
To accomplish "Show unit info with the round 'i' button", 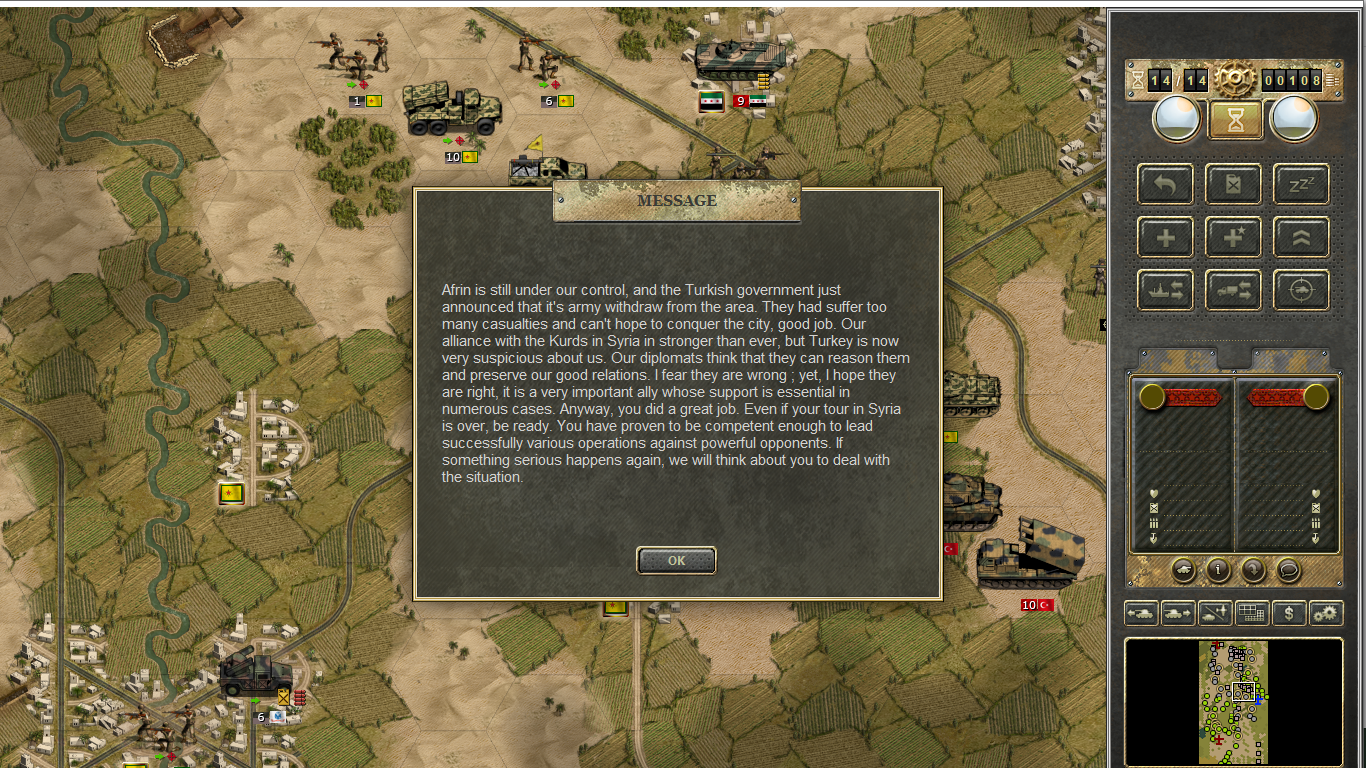I will pos(1218,569).
